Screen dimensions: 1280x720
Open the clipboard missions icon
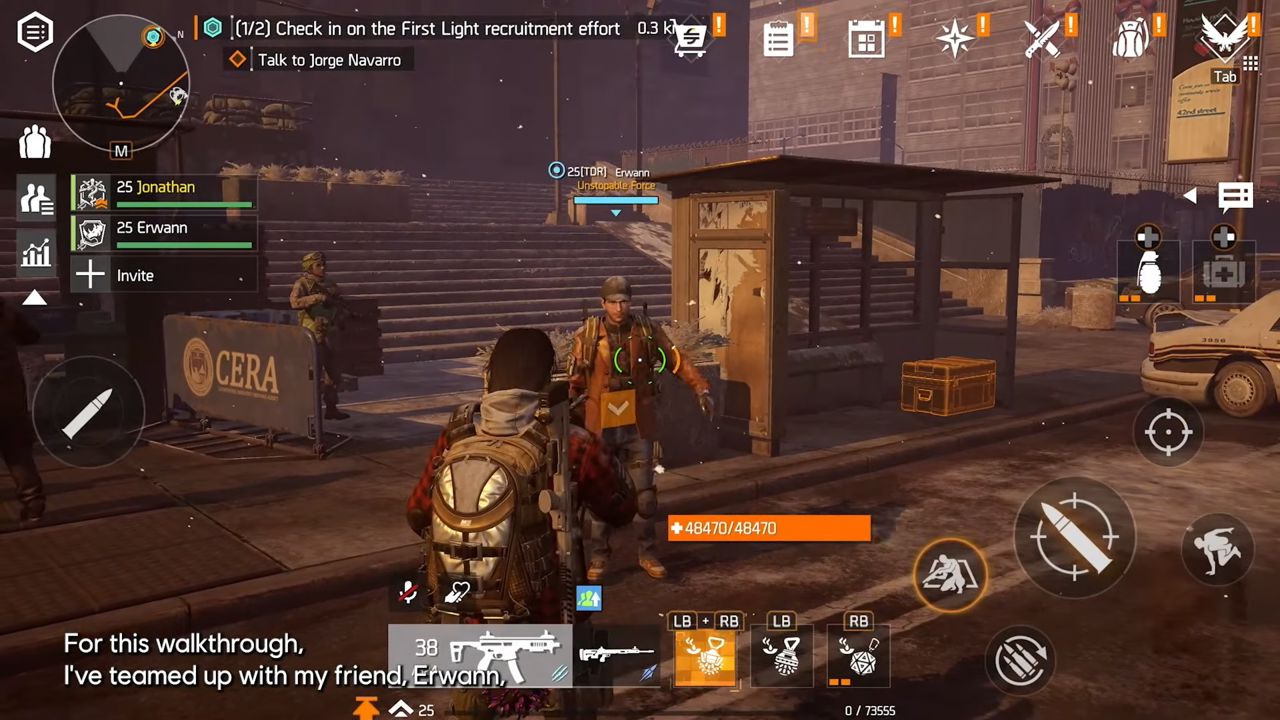(x=778, y=38)
